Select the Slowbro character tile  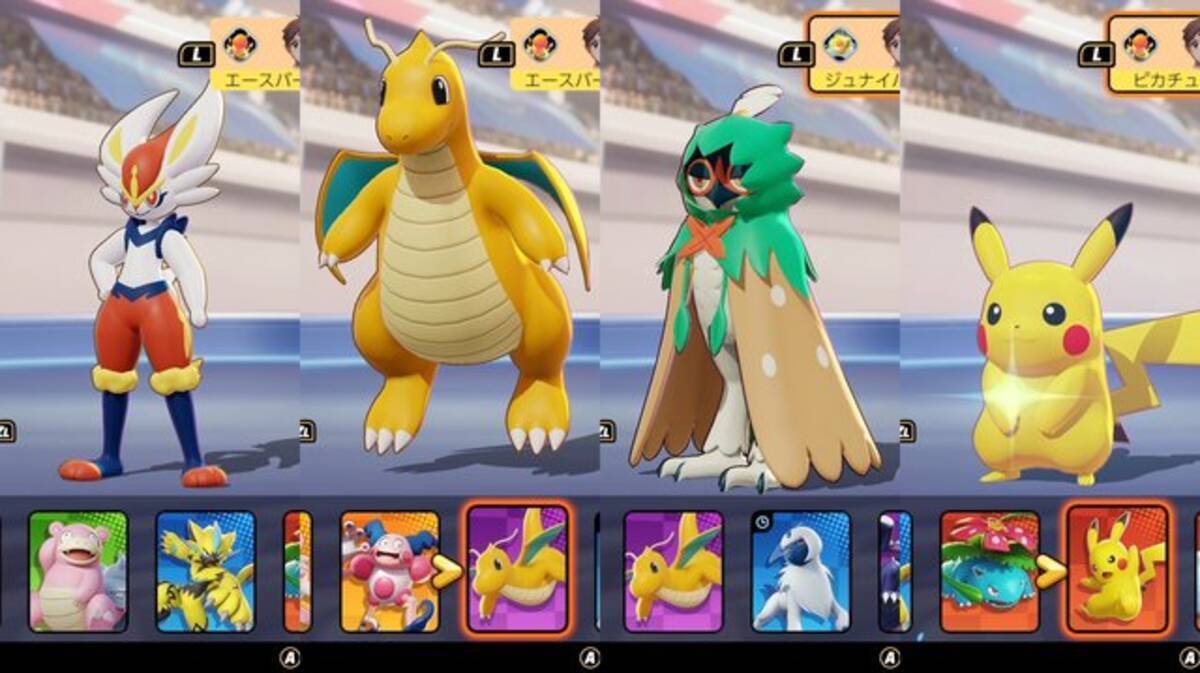pyautogui.click(x=78, y=571)
